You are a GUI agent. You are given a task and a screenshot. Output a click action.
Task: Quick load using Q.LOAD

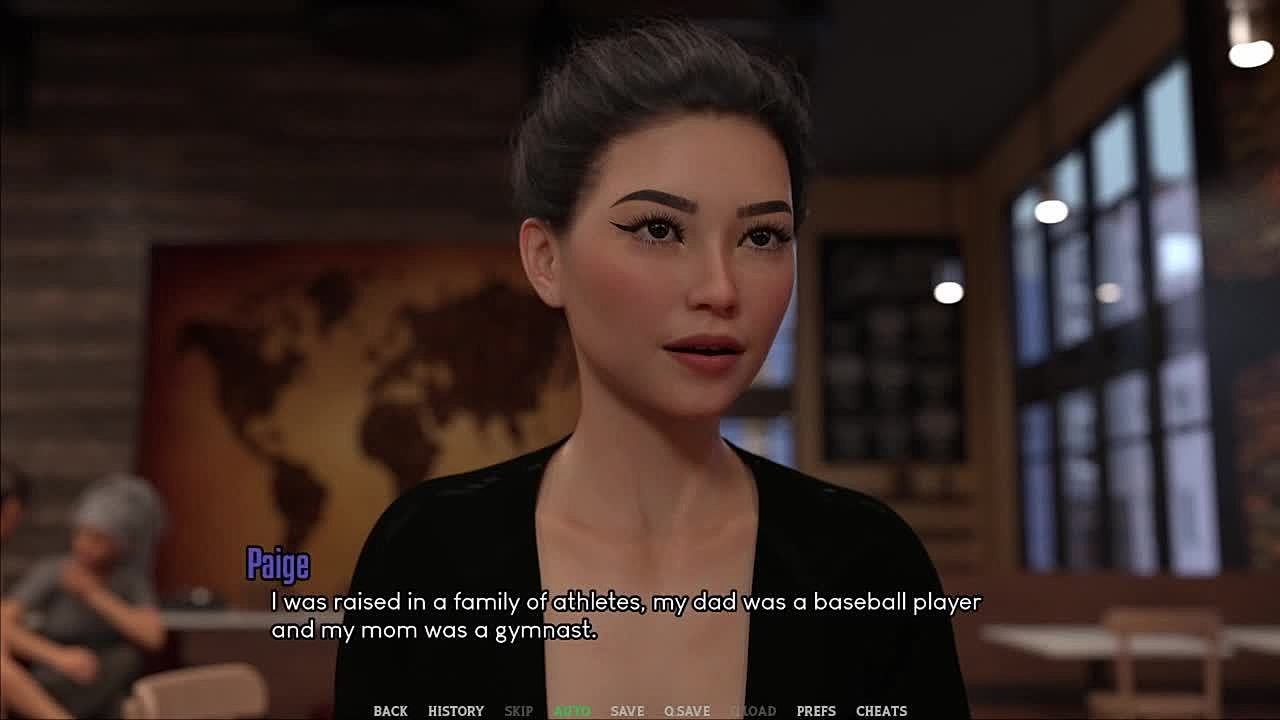point(753,711)
